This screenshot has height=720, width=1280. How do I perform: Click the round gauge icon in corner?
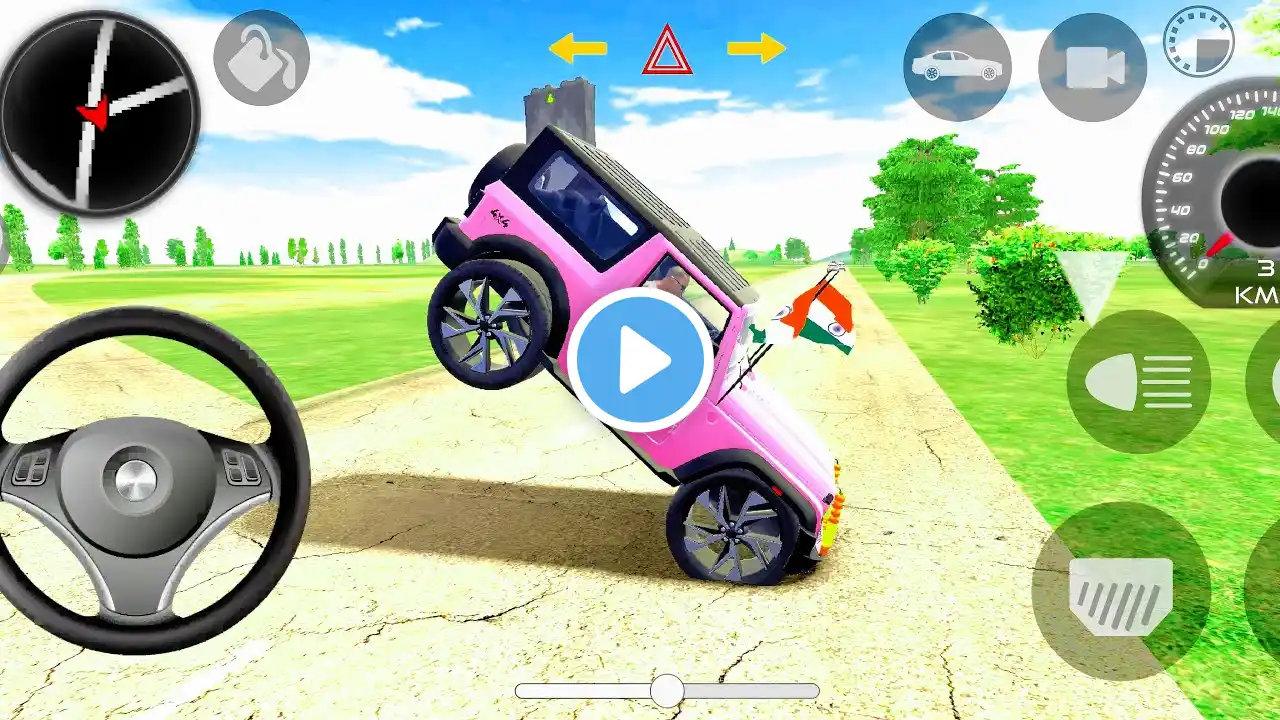(1199, 41)
